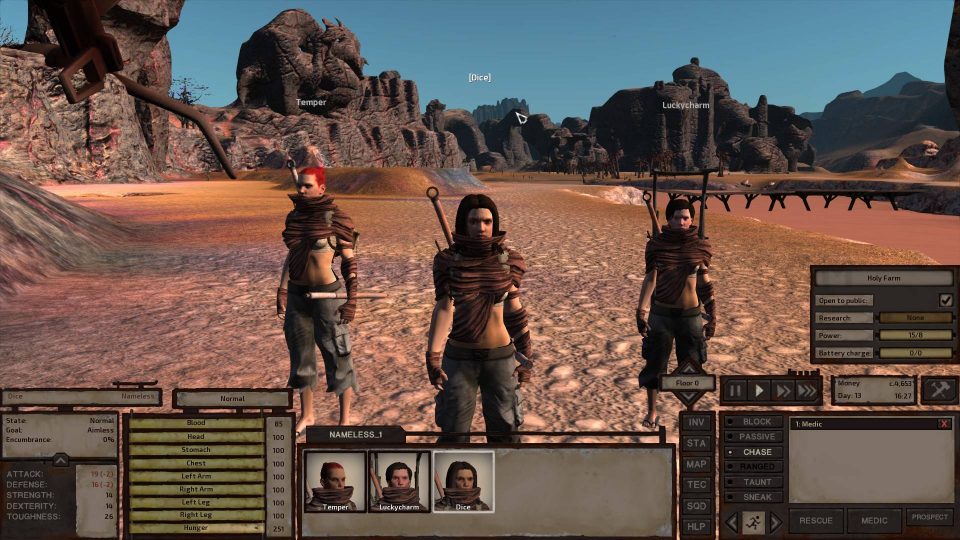Remove the Medic job with X
This screenshot has width=960, height=540.
coord(944,424)
